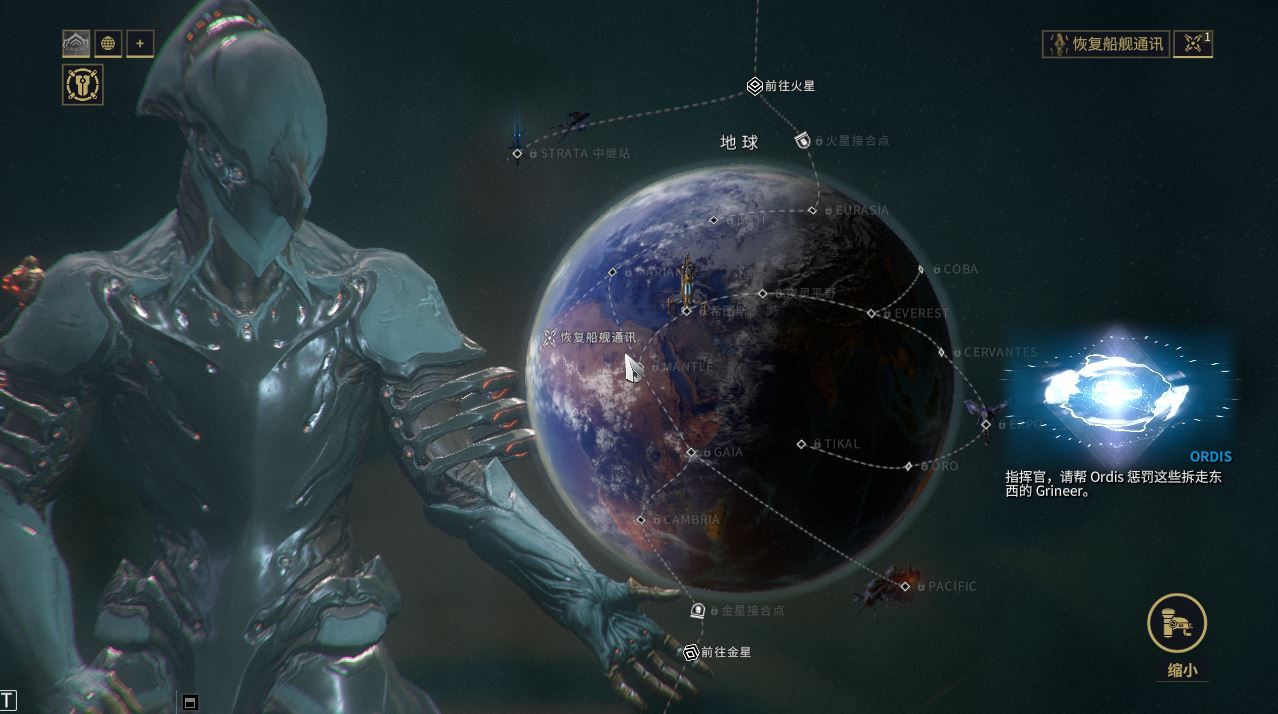The width and height of the screenshot is (1278, 714).
Task: Select the 恢复船舰通讯 mission marker on Earth
Action: point(549,338)
